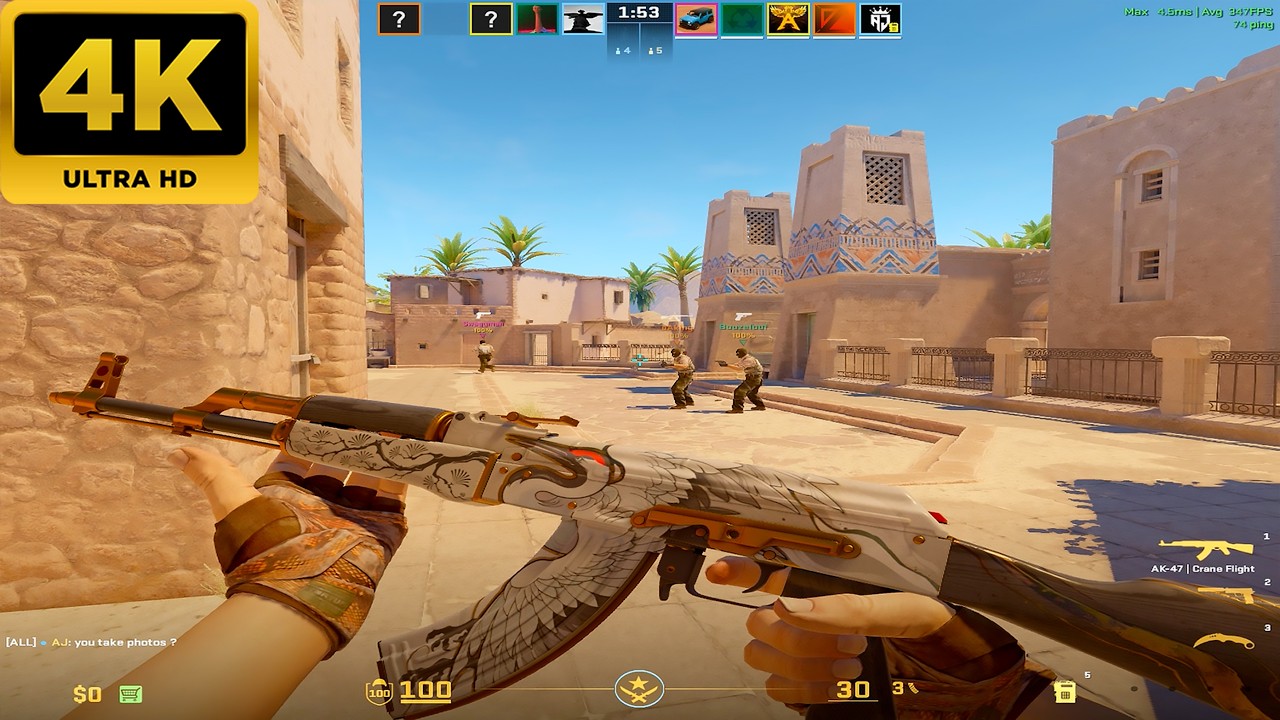Select the C4 bomb in slot 5
Screen dimensions: 1280x720
pyautogui.click(x=1065, y=690)
